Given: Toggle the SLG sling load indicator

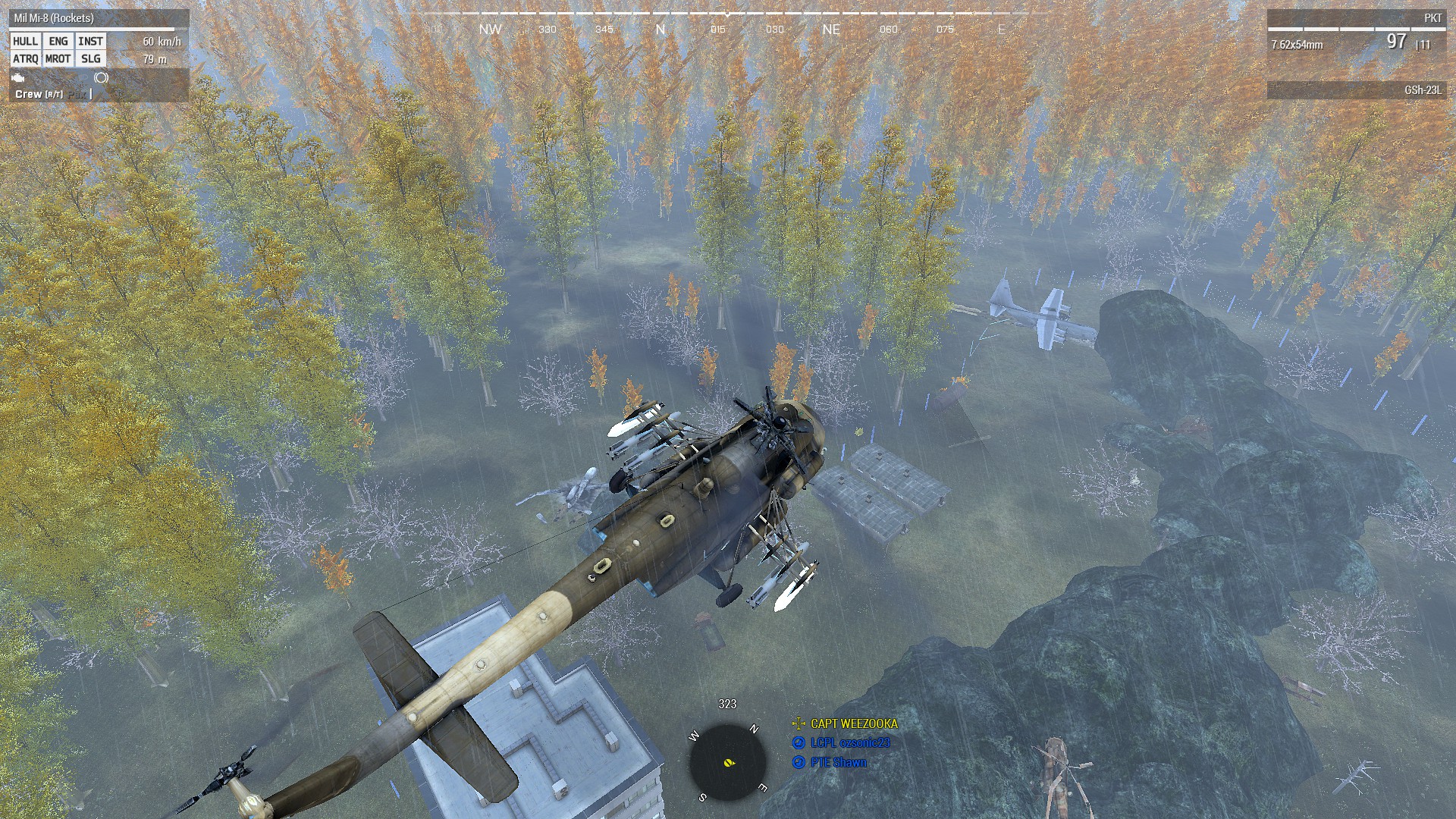Looking at the screenshot, I should [91, 60].
